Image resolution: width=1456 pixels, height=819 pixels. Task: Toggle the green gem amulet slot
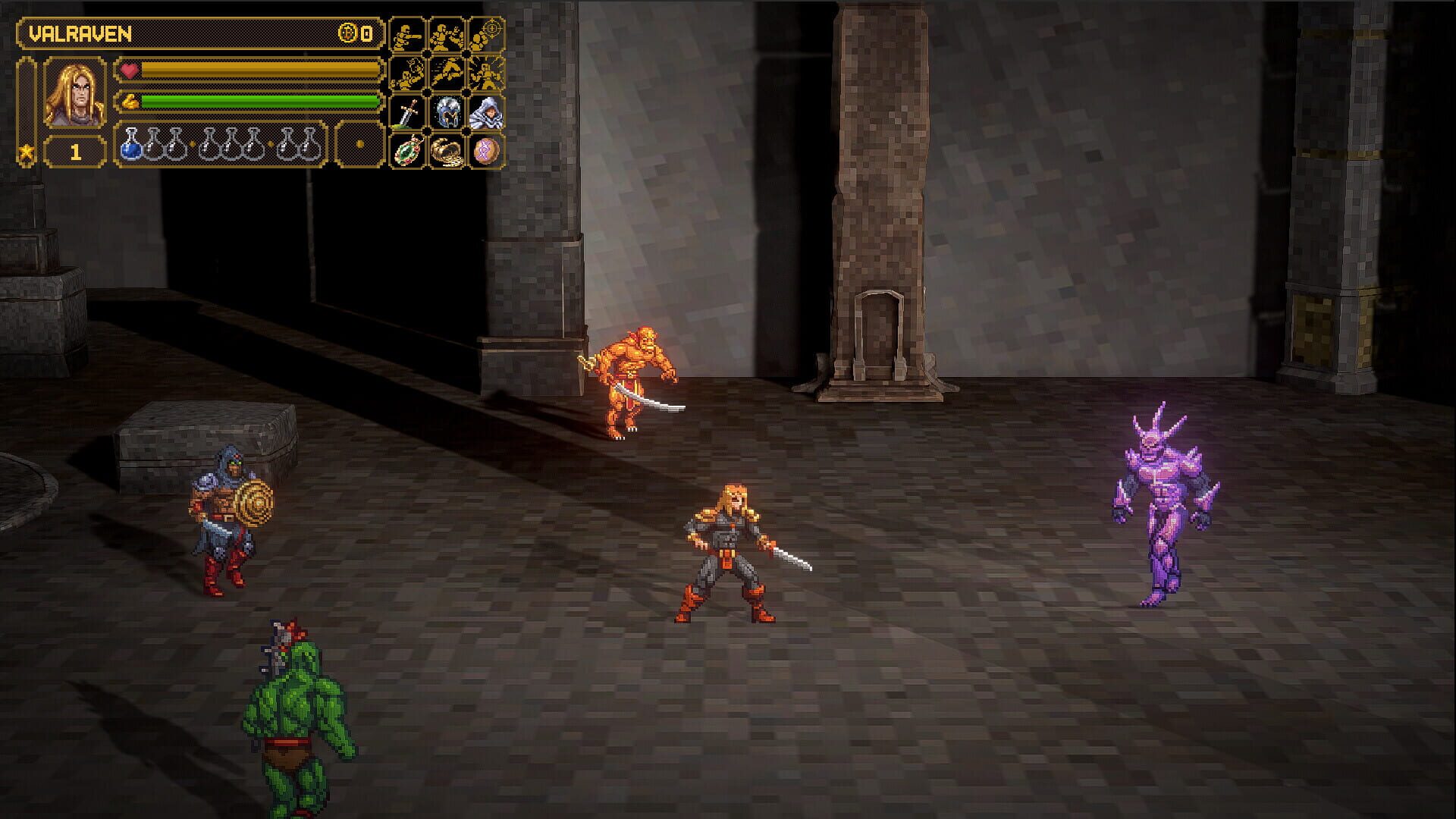[406, 152]
